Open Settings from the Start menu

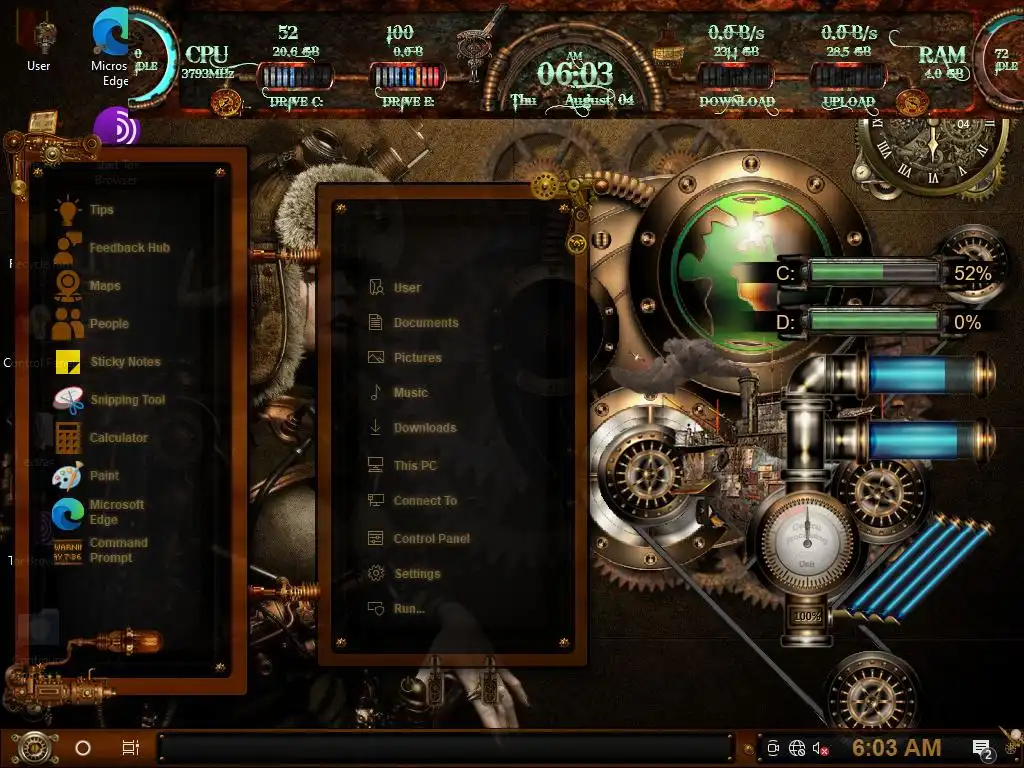[x=416, y=574]
